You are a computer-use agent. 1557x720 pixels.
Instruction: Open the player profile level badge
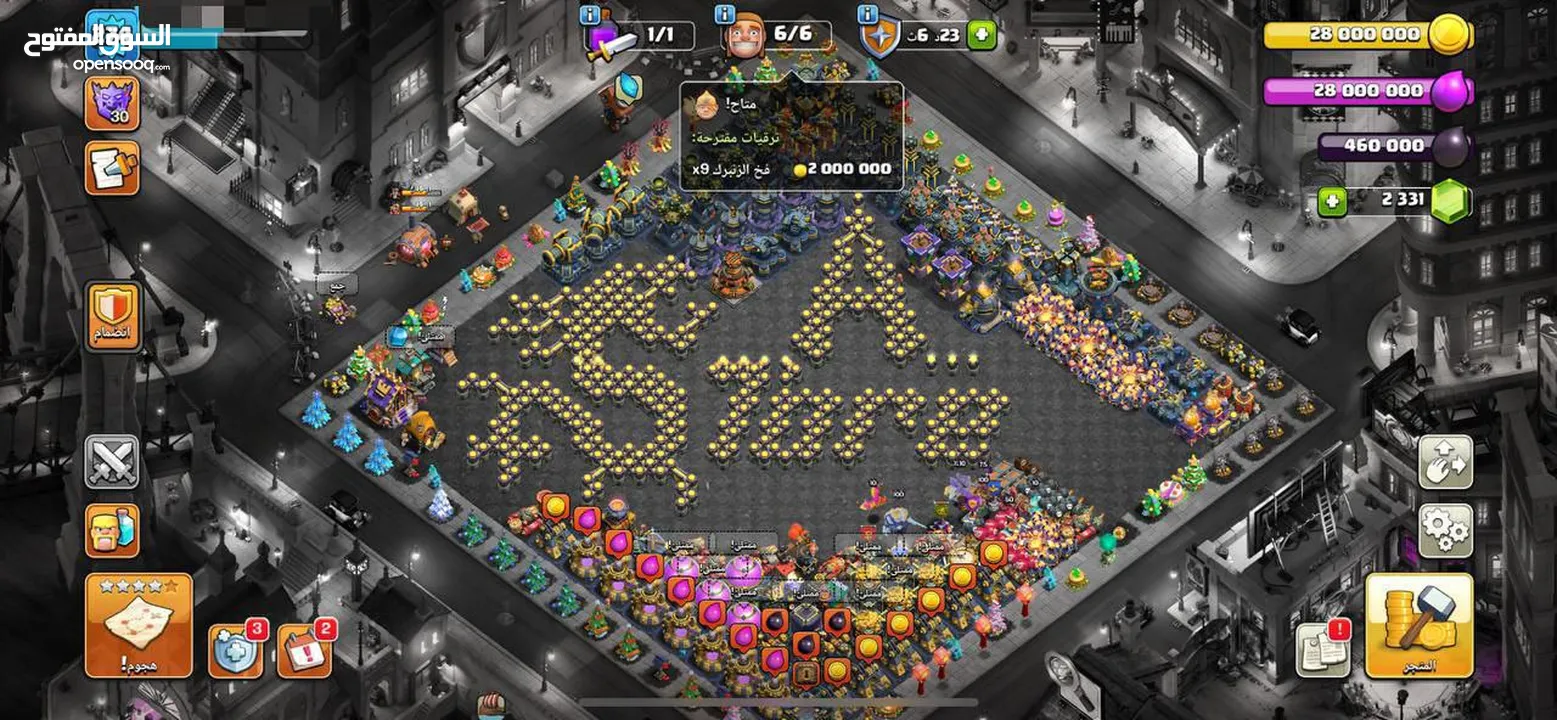point(112,30)
